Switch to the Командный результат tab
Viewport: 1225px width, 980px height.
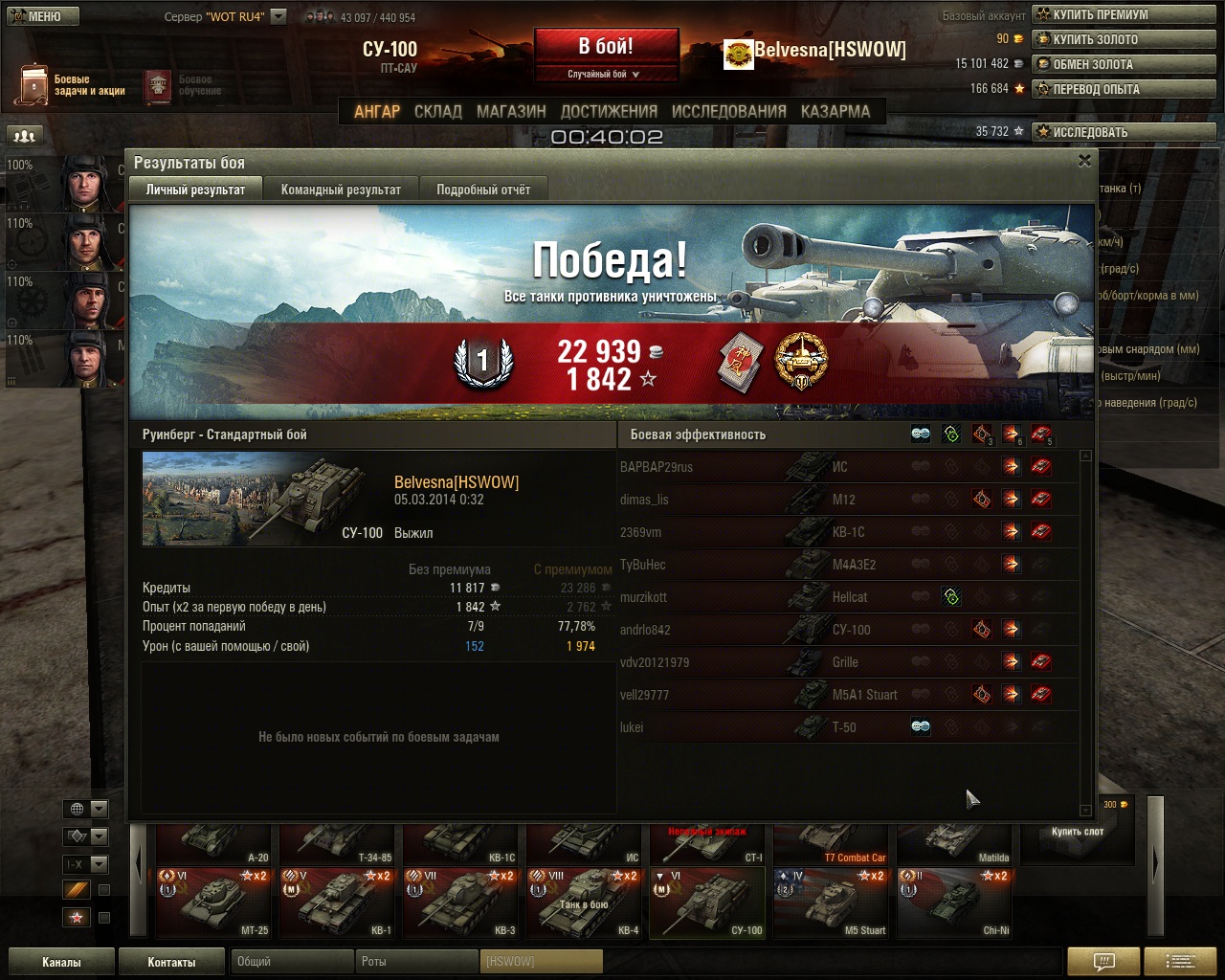click(341, 189)
